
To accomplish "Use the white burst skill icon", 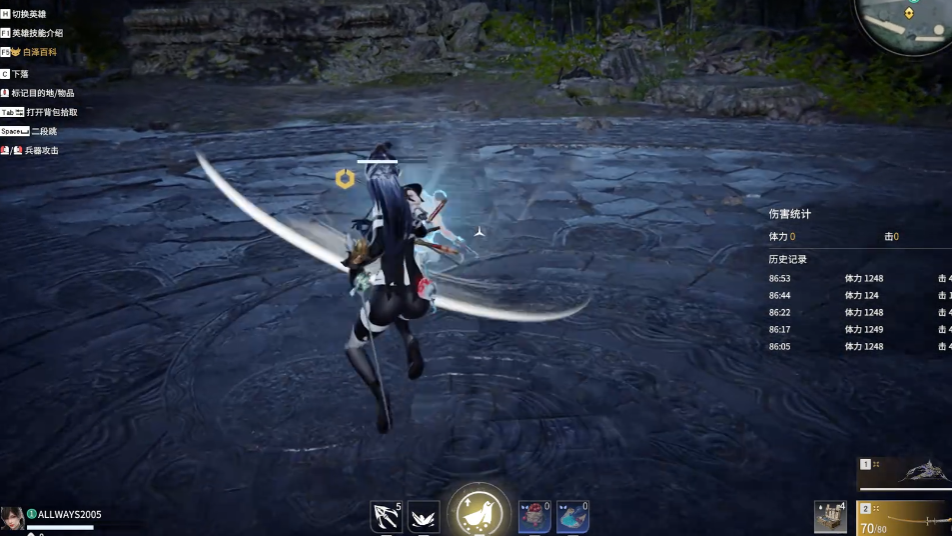I will click(x=424, y=516).
